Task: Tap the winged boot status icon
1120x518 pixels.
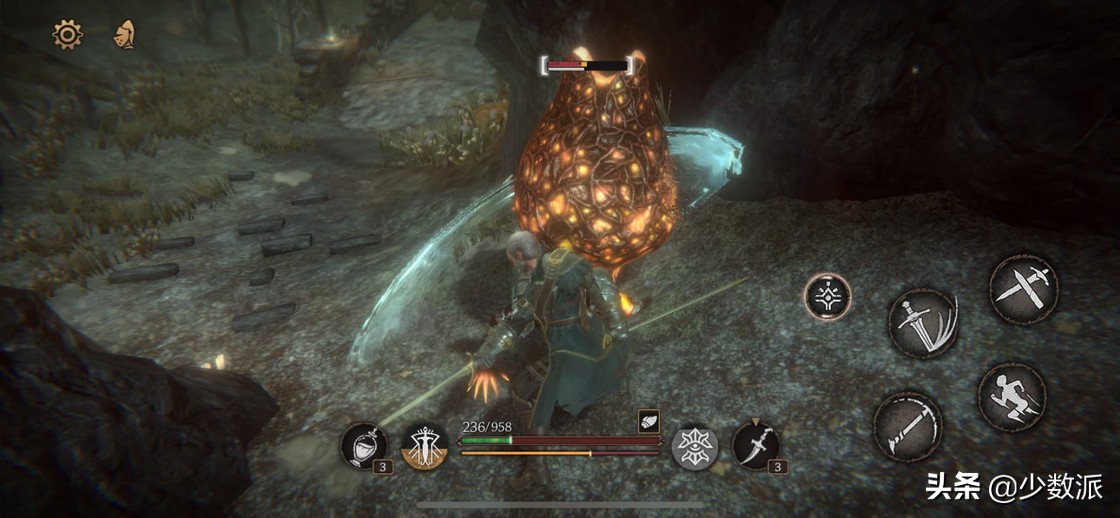Action: click(x=647, y=422)
